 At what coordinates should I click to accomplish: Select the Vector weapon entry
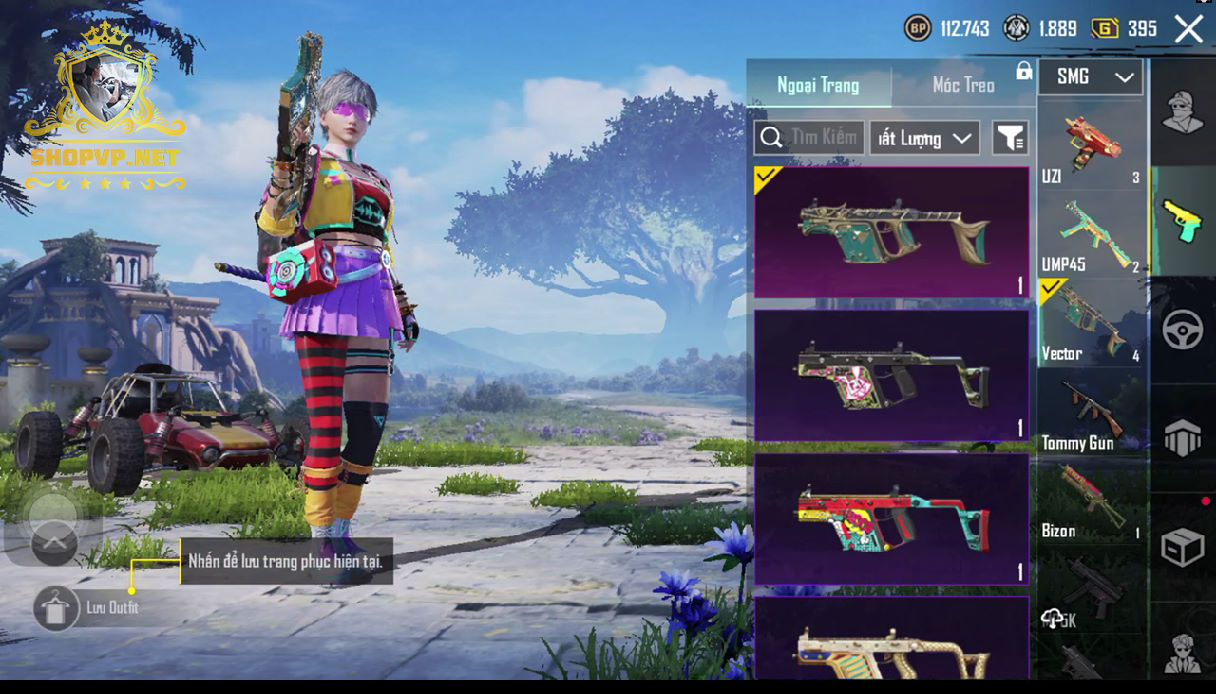[1092, 322]
